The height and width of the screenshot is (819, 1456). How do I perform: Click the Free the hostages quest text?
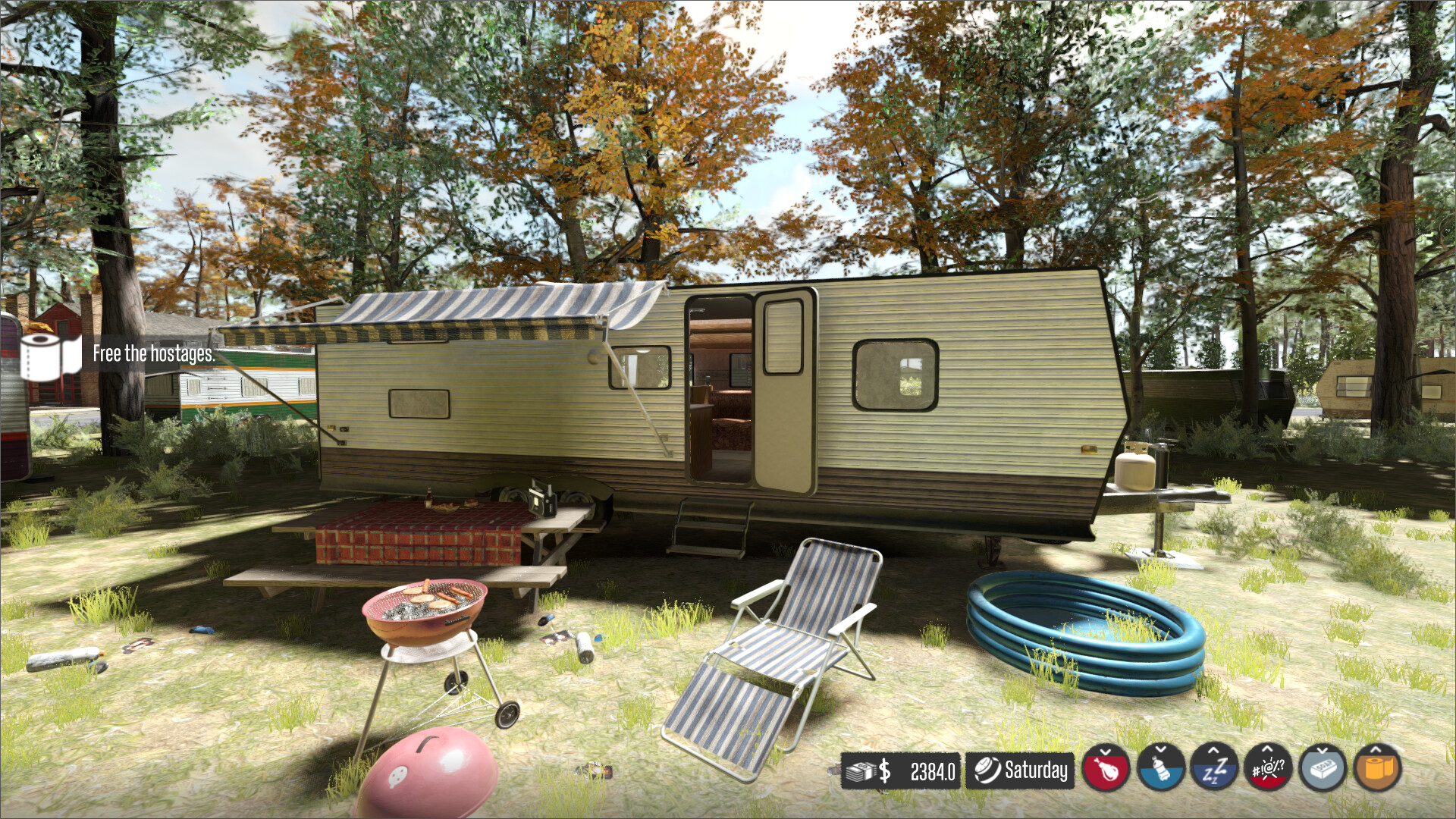(x=153, y=354)
